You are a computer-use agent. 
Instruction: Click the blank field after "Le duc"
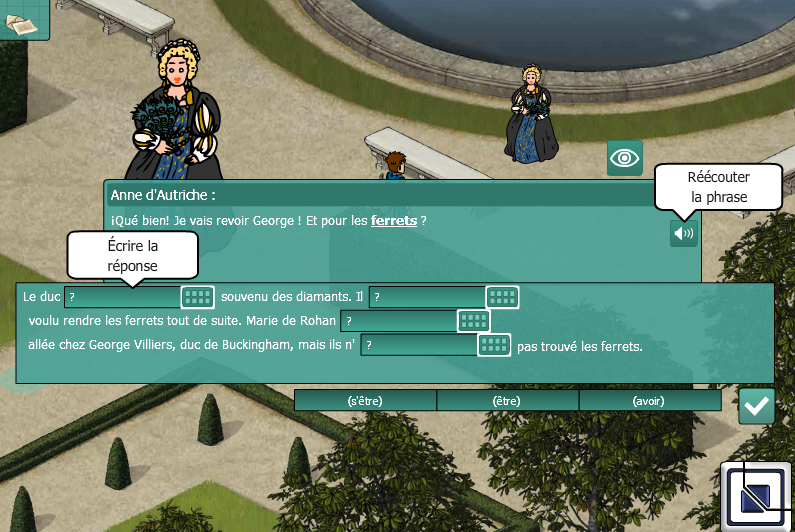pyautogui.click(x=122, y=297)
